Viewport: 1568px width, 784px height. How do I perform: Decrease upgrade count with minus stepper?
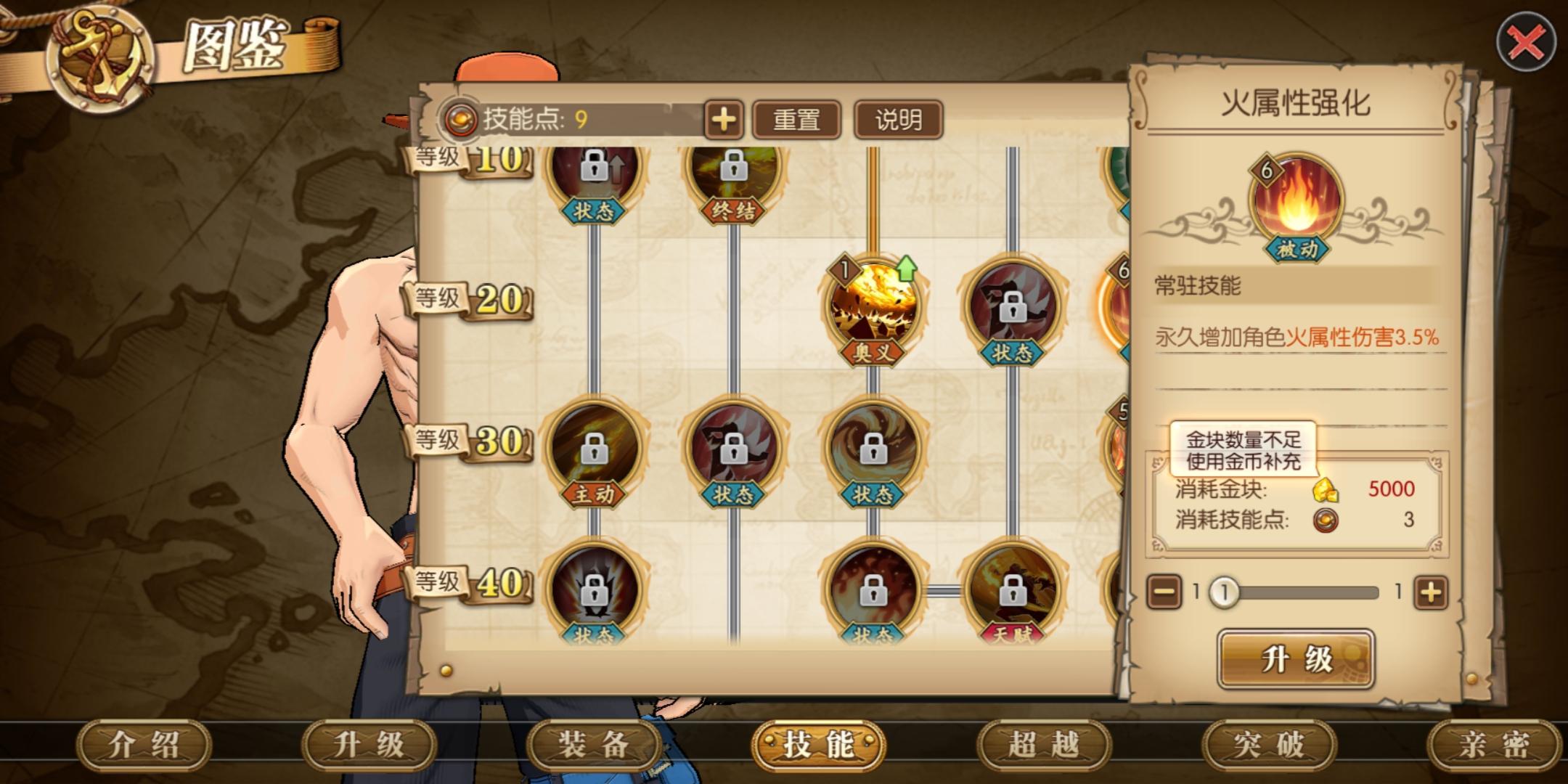pyautogui.click(x=1164, y=592)
